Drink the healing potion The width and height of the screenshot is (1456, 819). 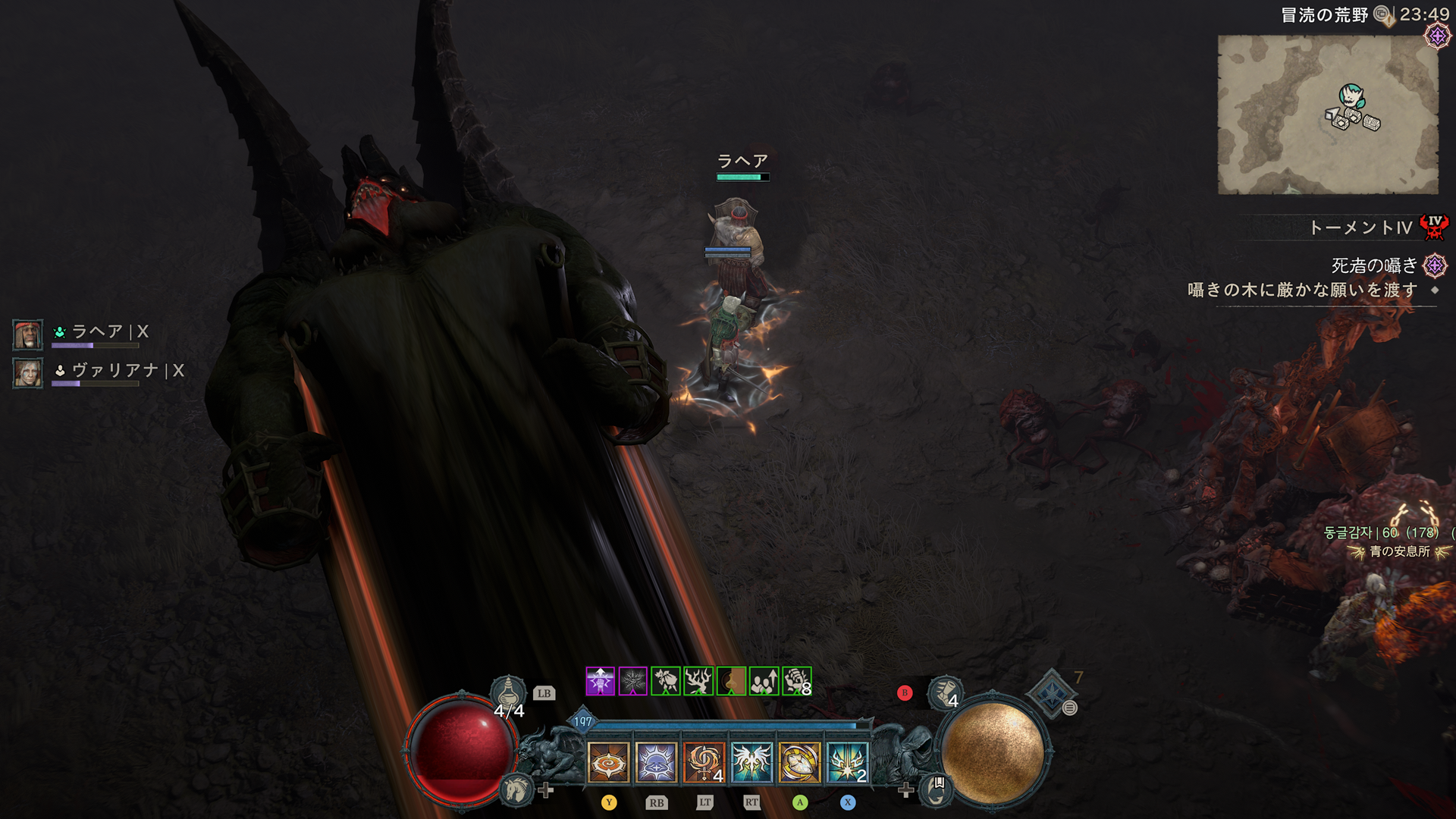point(508,694)
